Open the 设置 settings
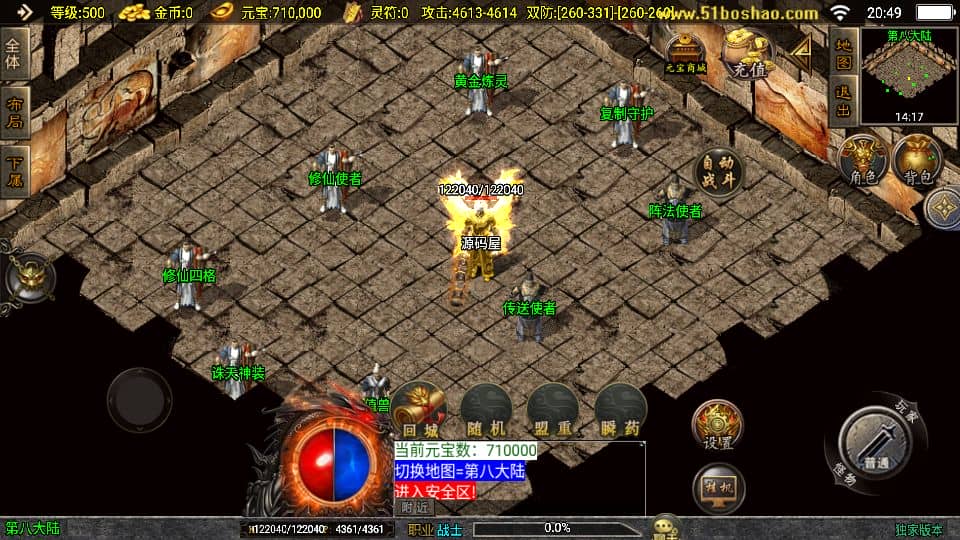This screenshot has height=540, width=960. pos(717,425)
